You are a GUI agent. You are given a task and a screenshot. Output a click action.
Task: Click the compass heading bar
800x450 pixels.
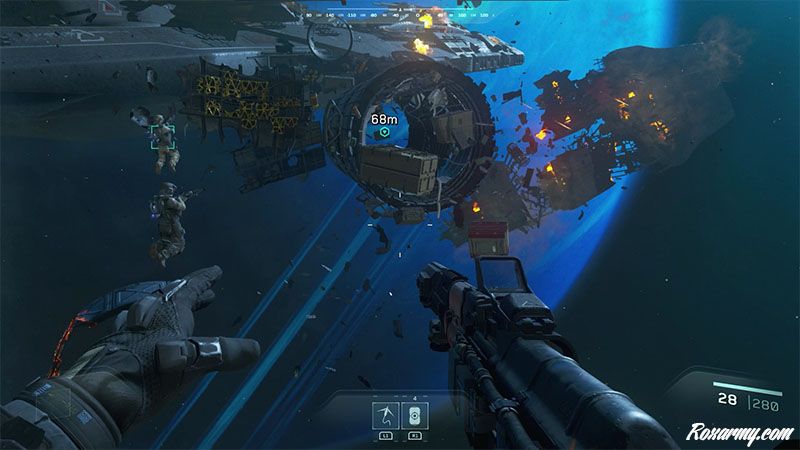(x=400, y=15)
